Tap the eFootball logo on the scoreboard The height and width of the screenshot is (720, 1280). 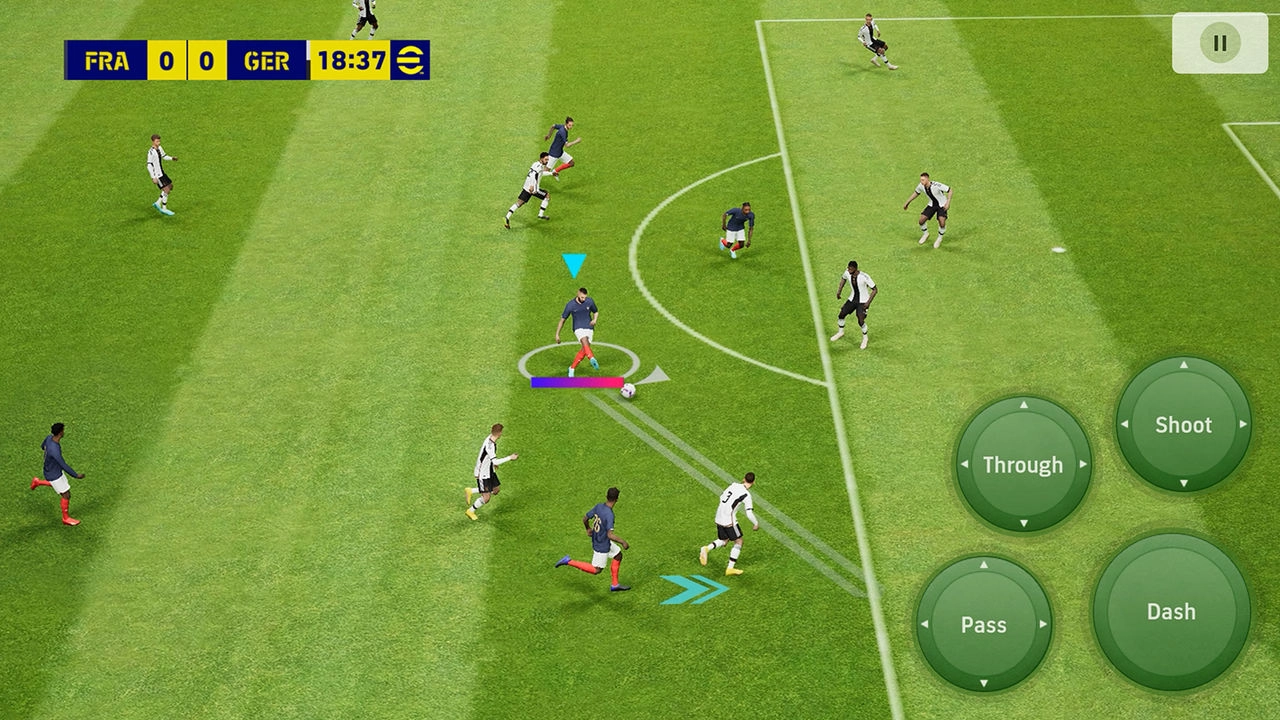[x=409, y=60]
